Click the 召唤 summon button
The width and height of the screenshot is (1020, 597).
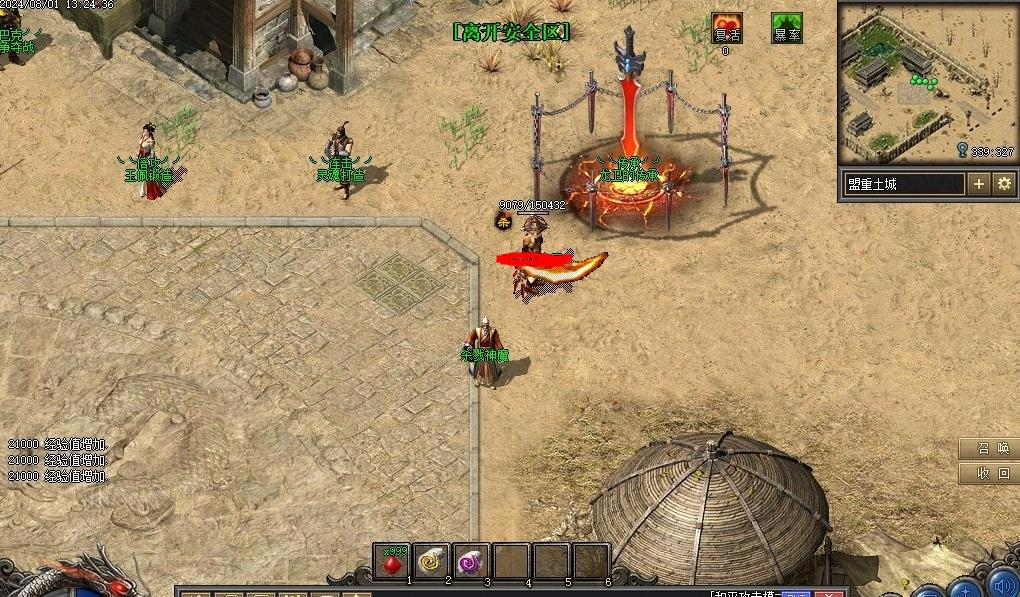pos(988,449)
